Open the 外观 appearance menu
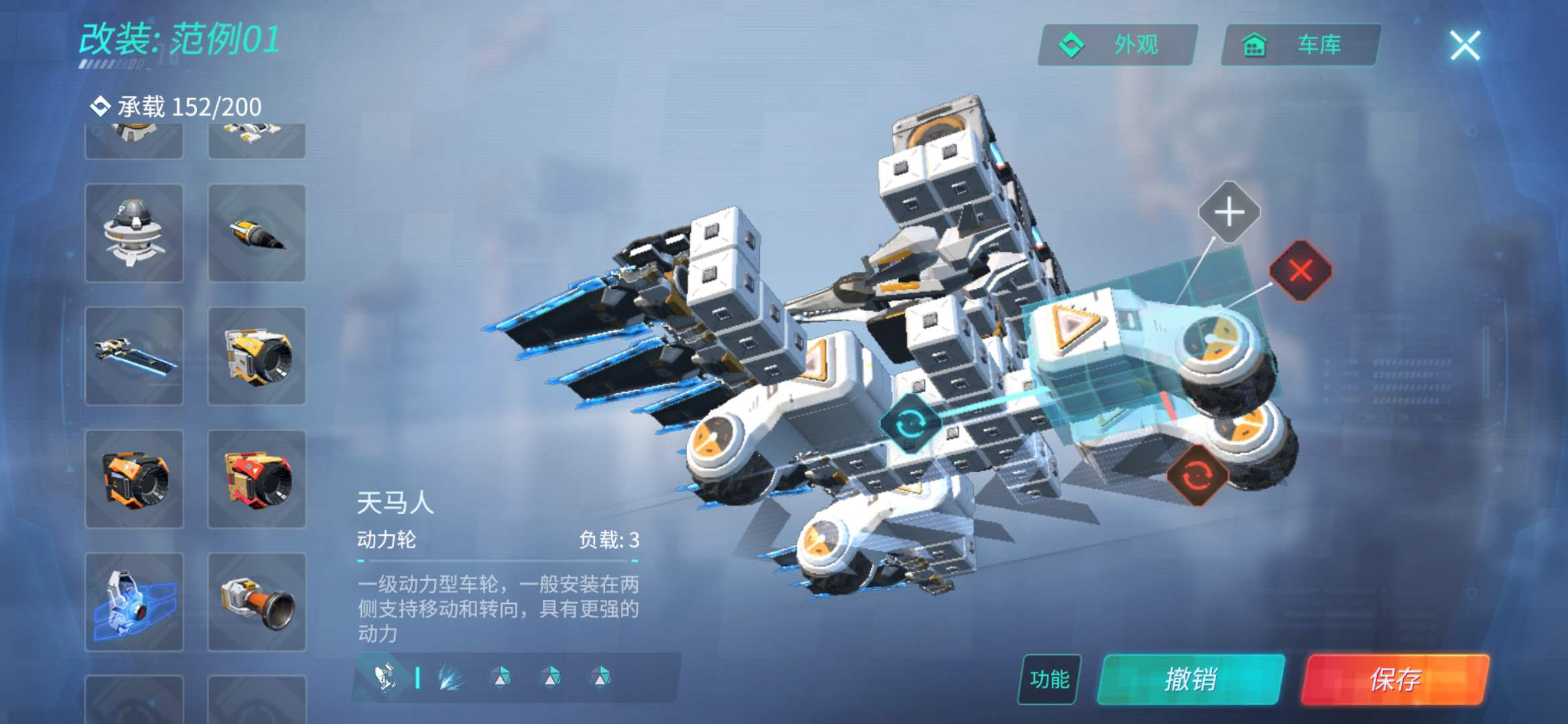 click(1117, 45)
